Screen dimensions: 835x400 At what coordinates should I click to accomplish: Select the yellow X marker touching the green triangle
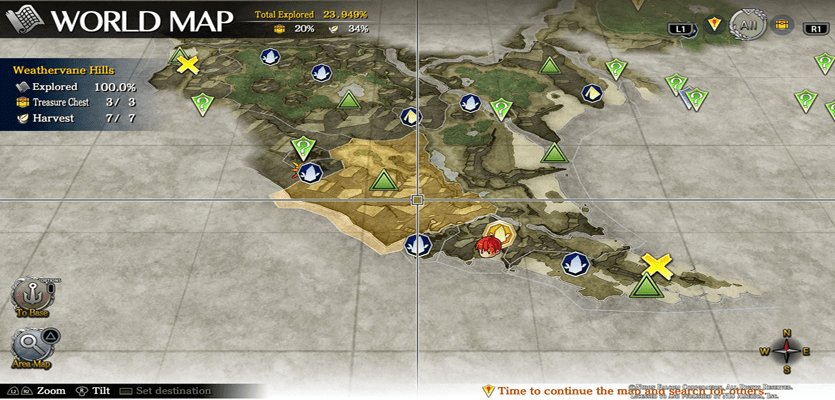pyautogui.click(x=656, y=264)
